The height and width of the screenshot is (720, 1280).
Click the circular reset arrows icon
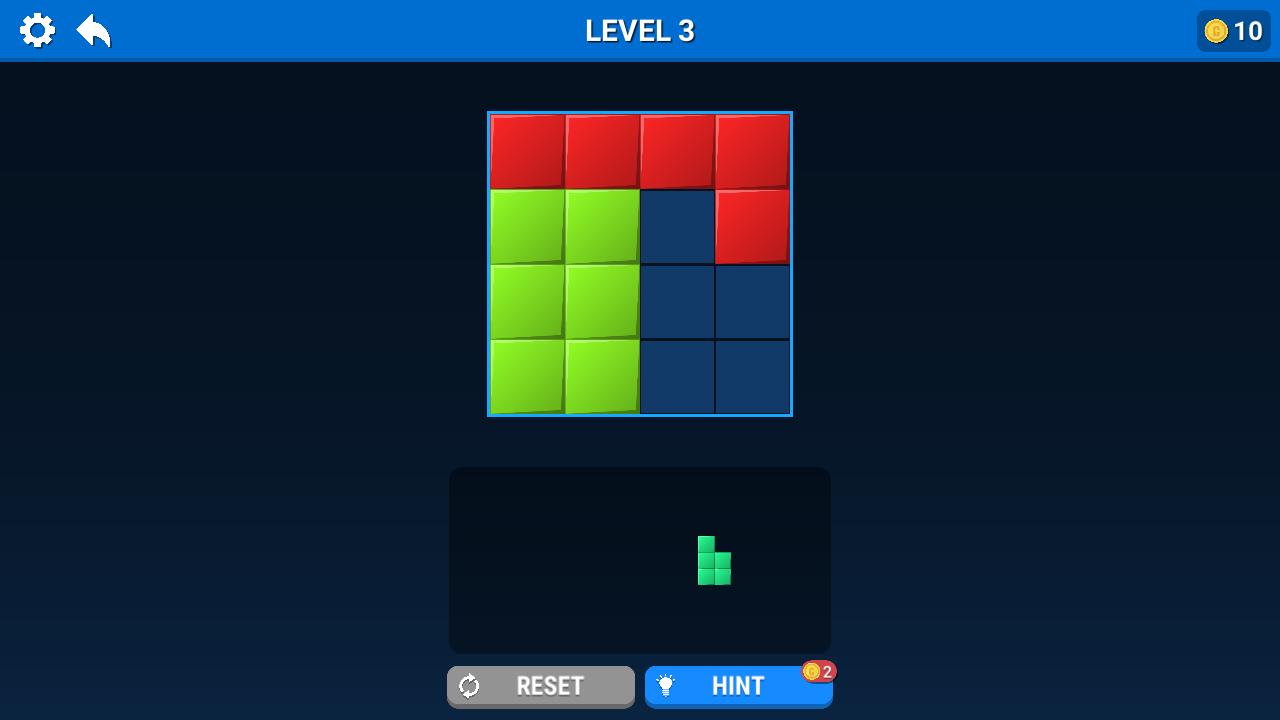coord(470,686)
